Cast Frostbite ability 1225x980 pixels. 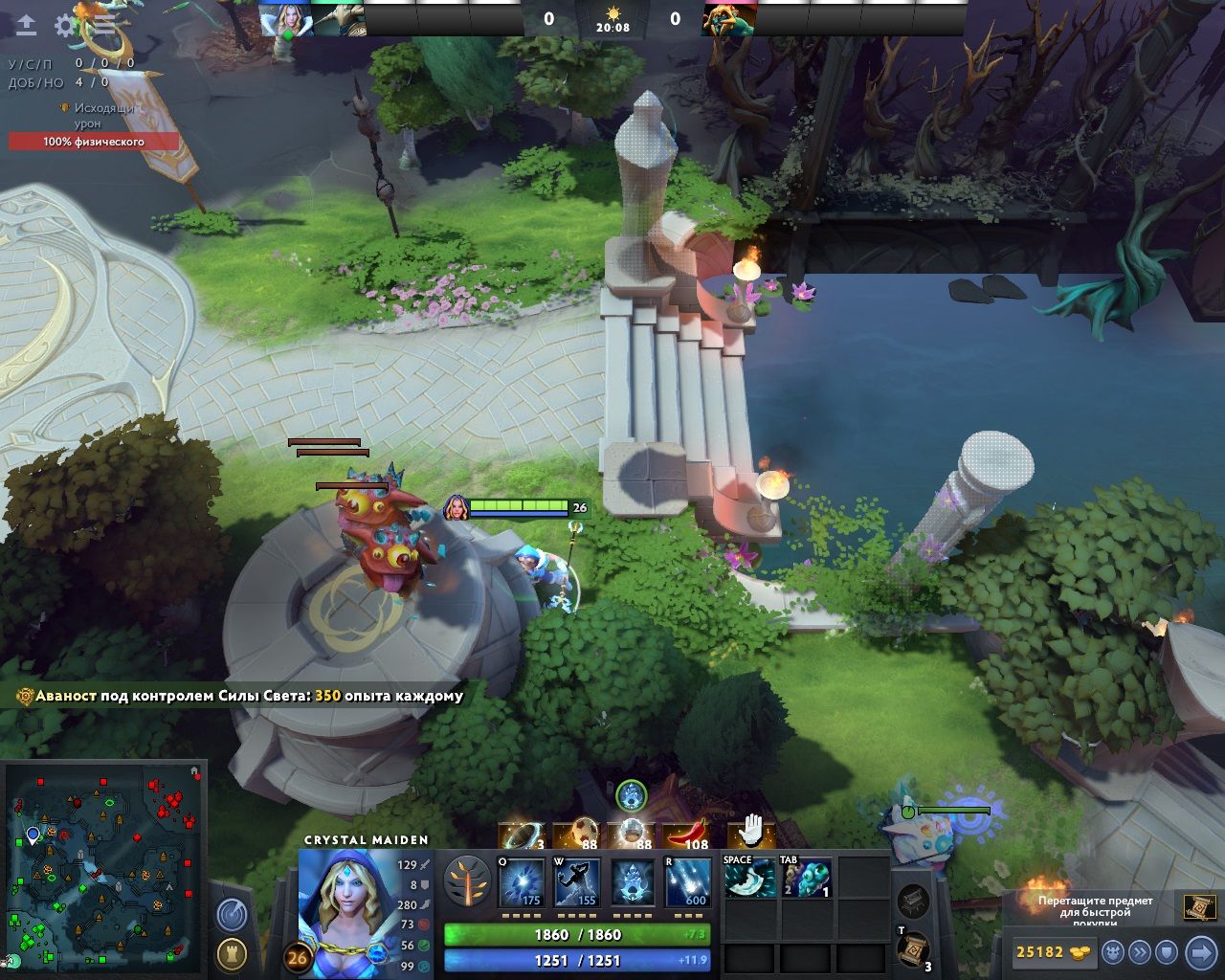pos(578,882)
